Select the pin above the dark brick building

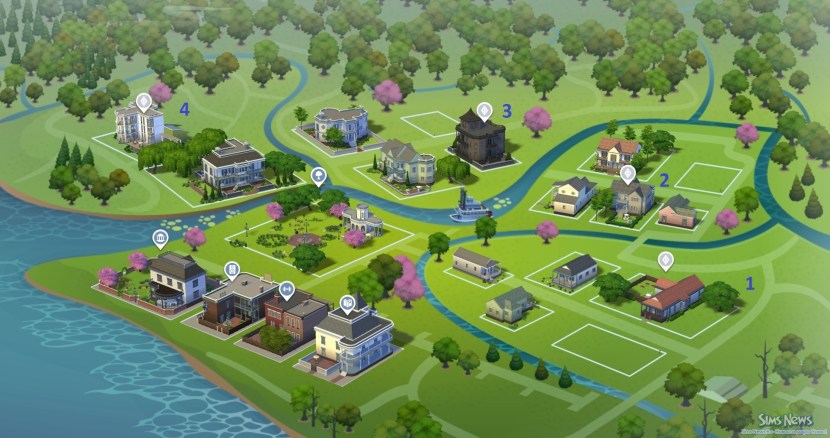232,270
